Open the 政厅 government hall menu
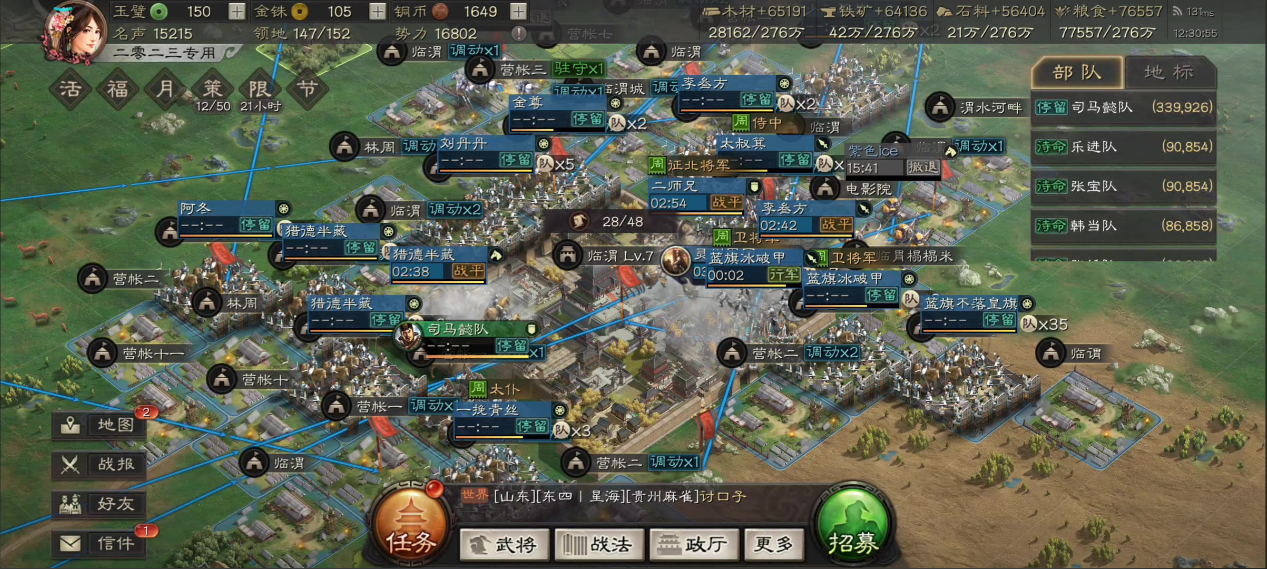Image resolution: width=1267 pixels, height=569 pixels. (693, 545)
